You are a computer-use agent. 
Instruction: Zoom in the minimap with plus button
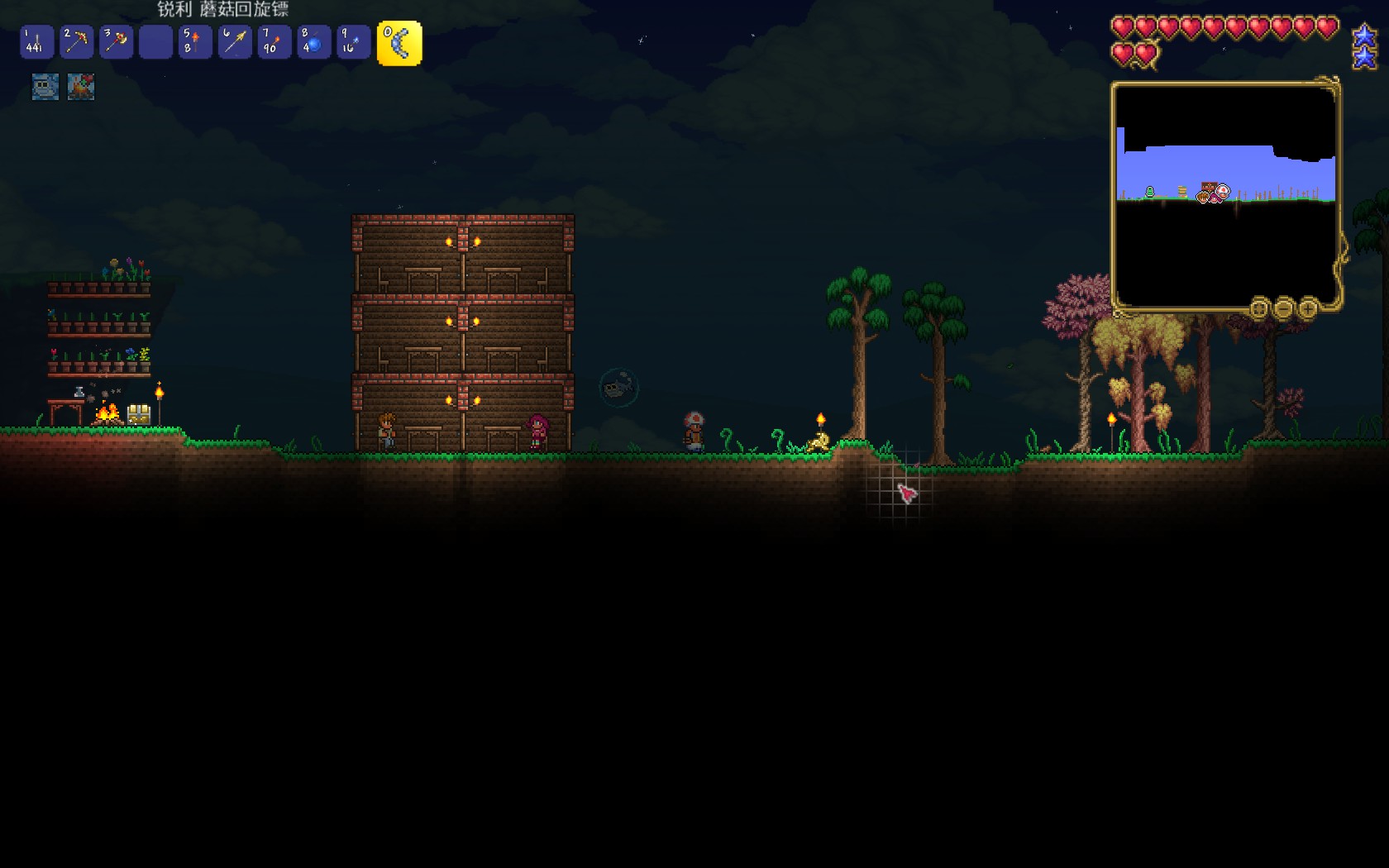[1308, 309]
